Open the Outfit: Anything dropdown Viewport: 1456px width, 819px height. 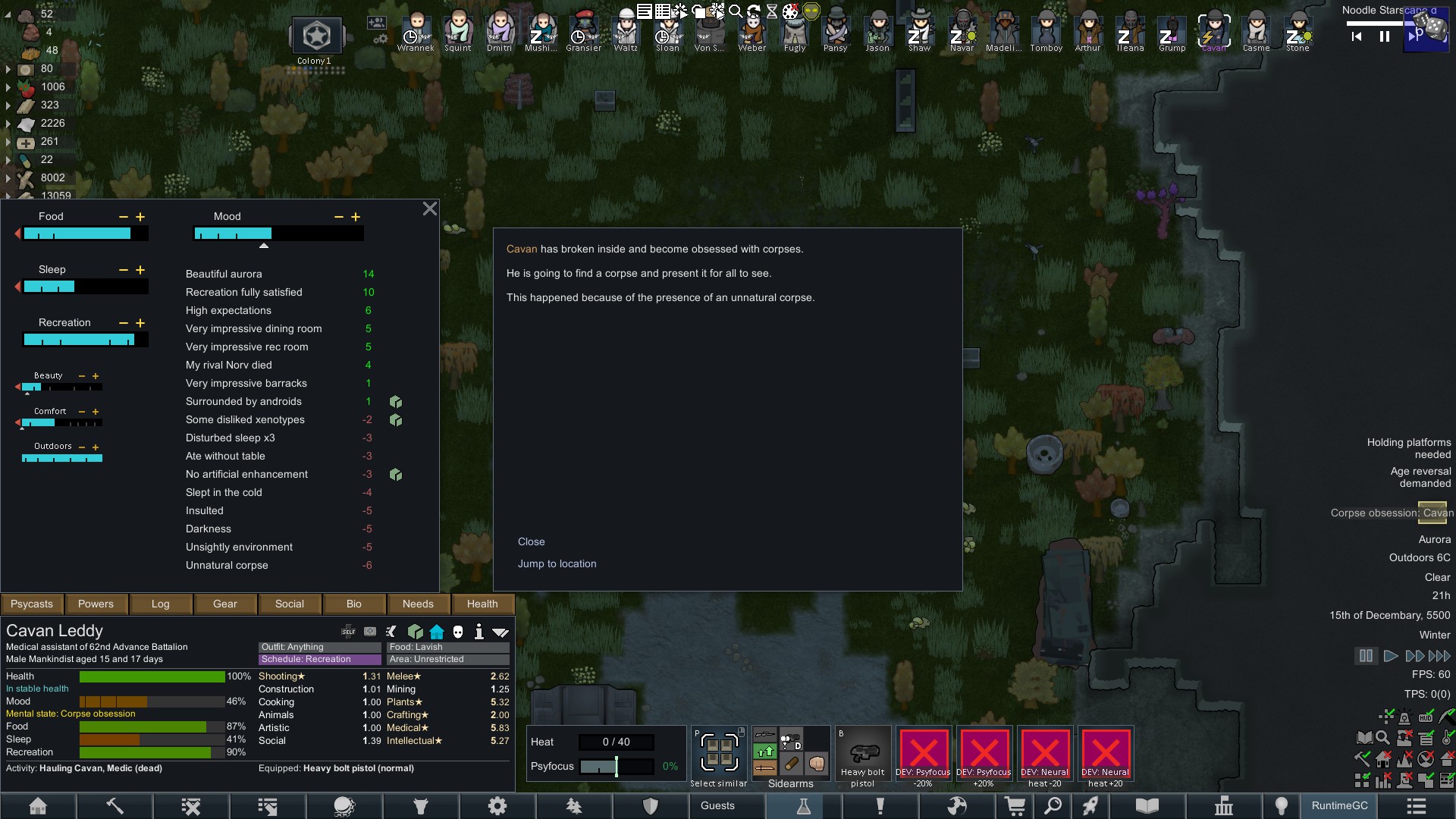pyautogui.click(x=318, y=647)
